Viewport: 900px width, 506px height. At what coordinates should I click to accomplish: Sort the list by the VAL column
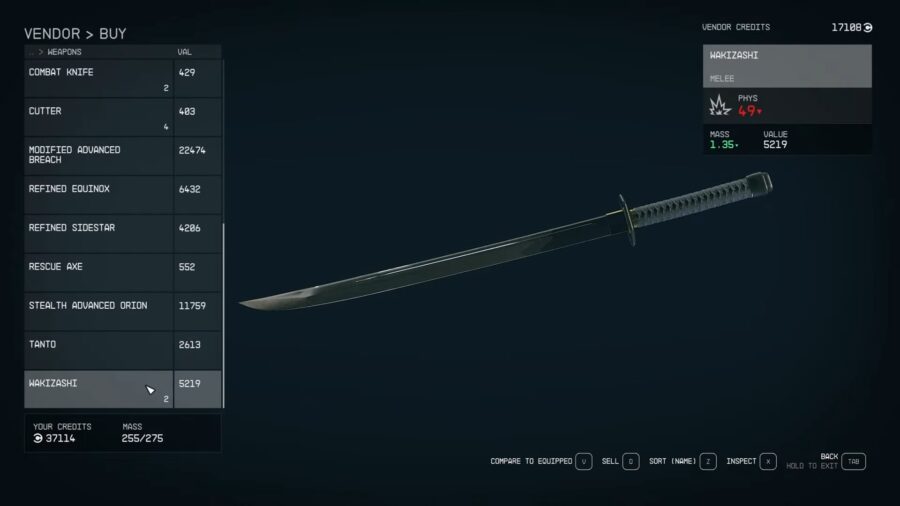click(x=185, y=52)
